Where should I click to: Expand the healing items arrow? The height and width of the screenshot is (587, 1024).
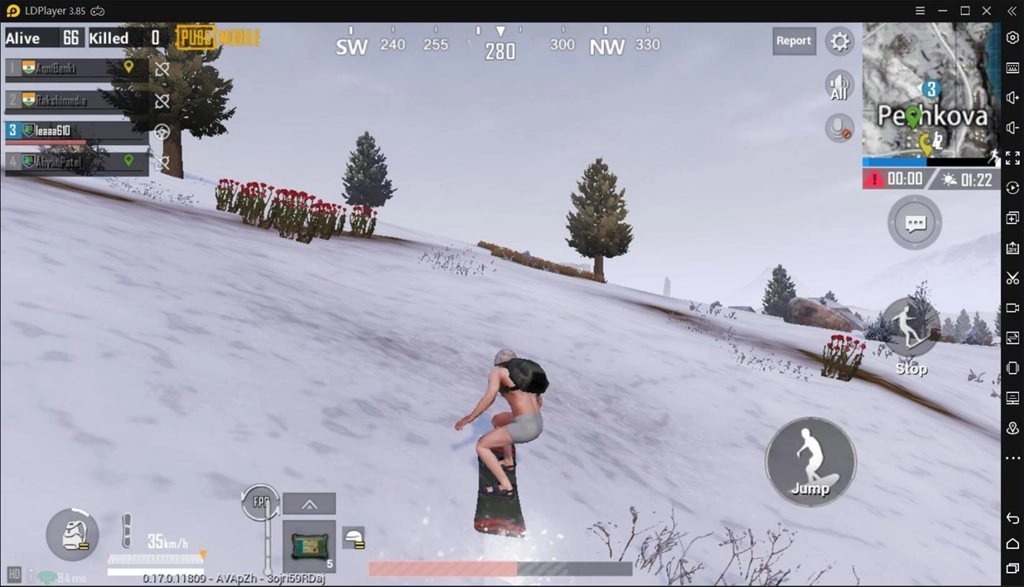[x=309, y=504]
